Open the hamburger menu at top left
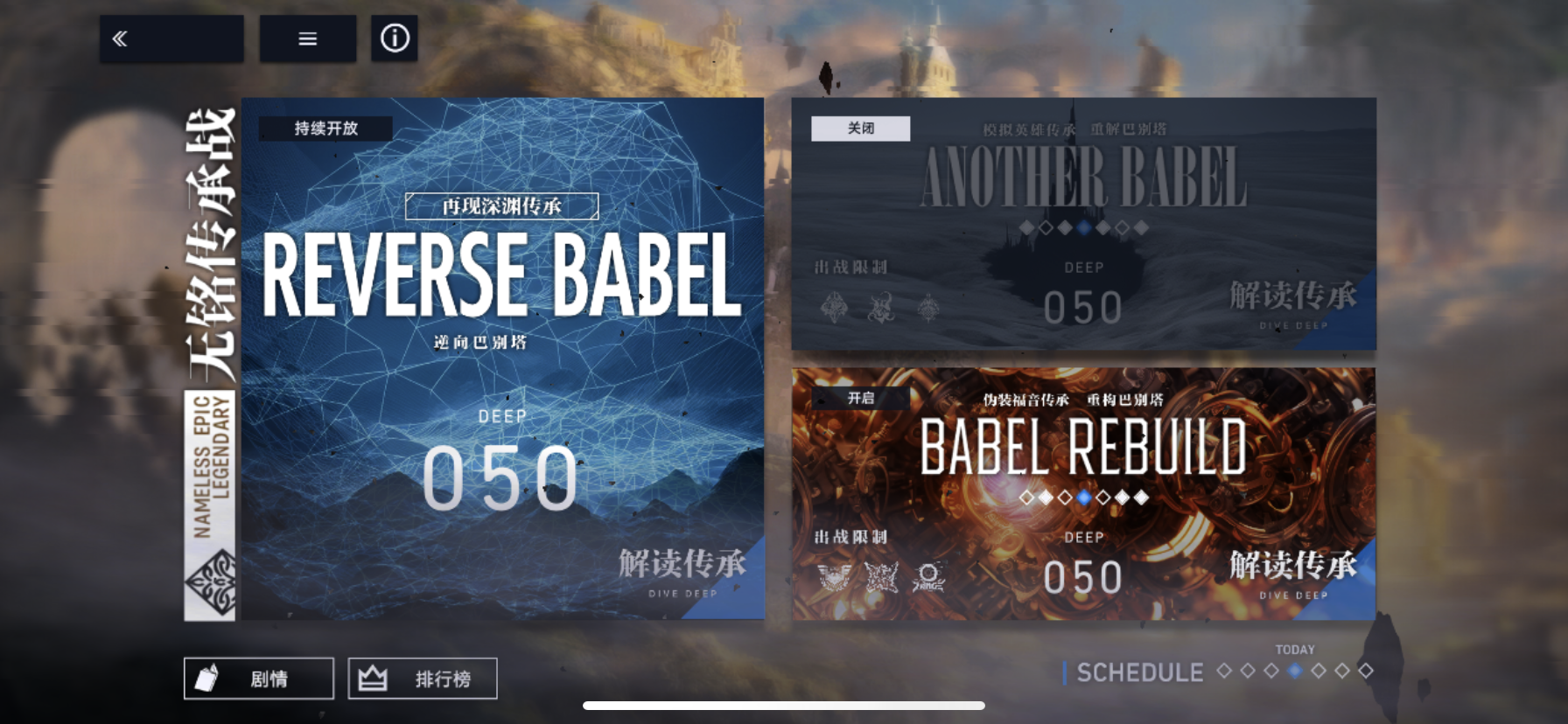1568x724 pixels. [307, 38]
